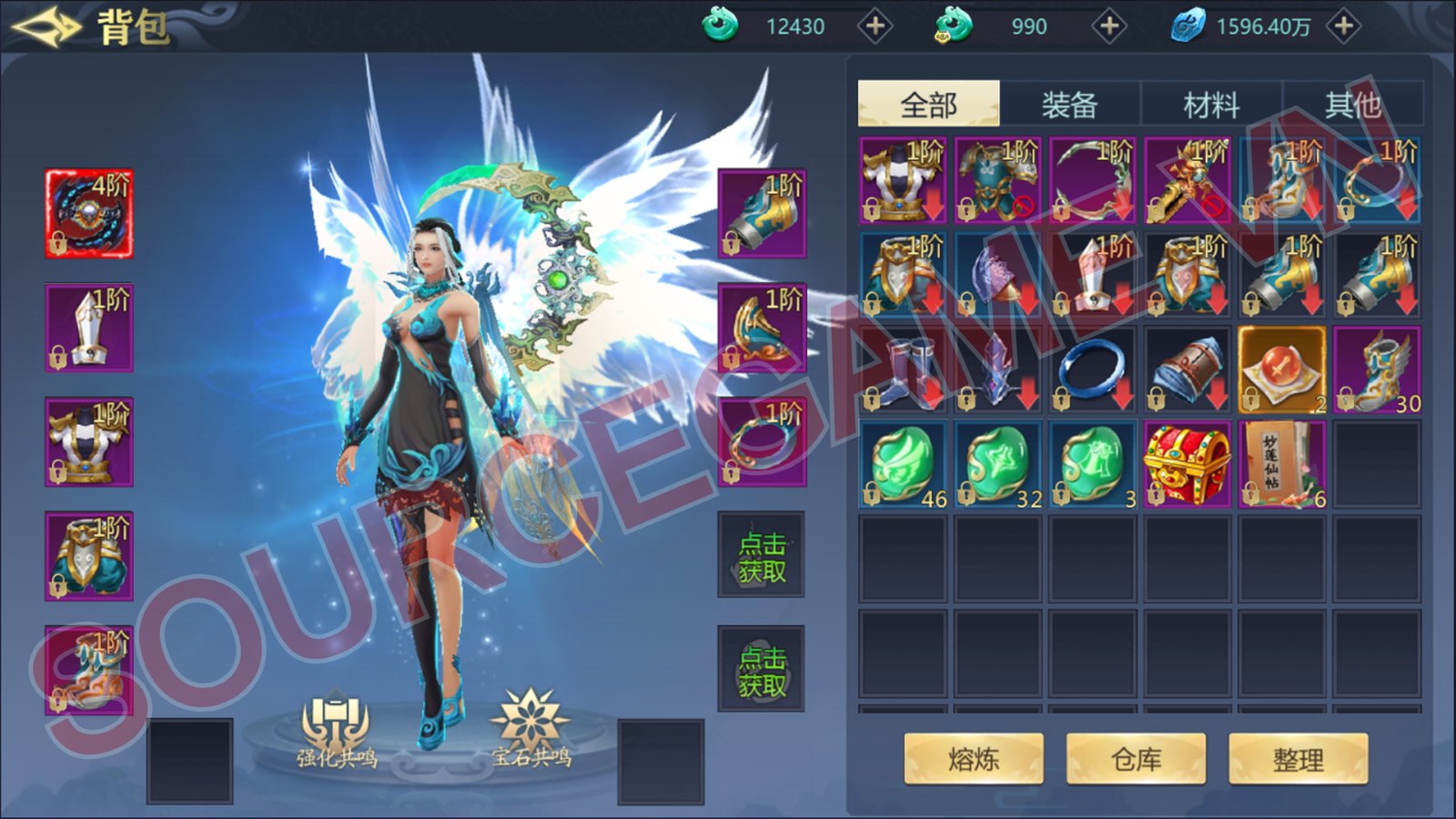Click the 熔炼 button
The width and height of the screenshot is (1456, 819).
pos(974,759)
